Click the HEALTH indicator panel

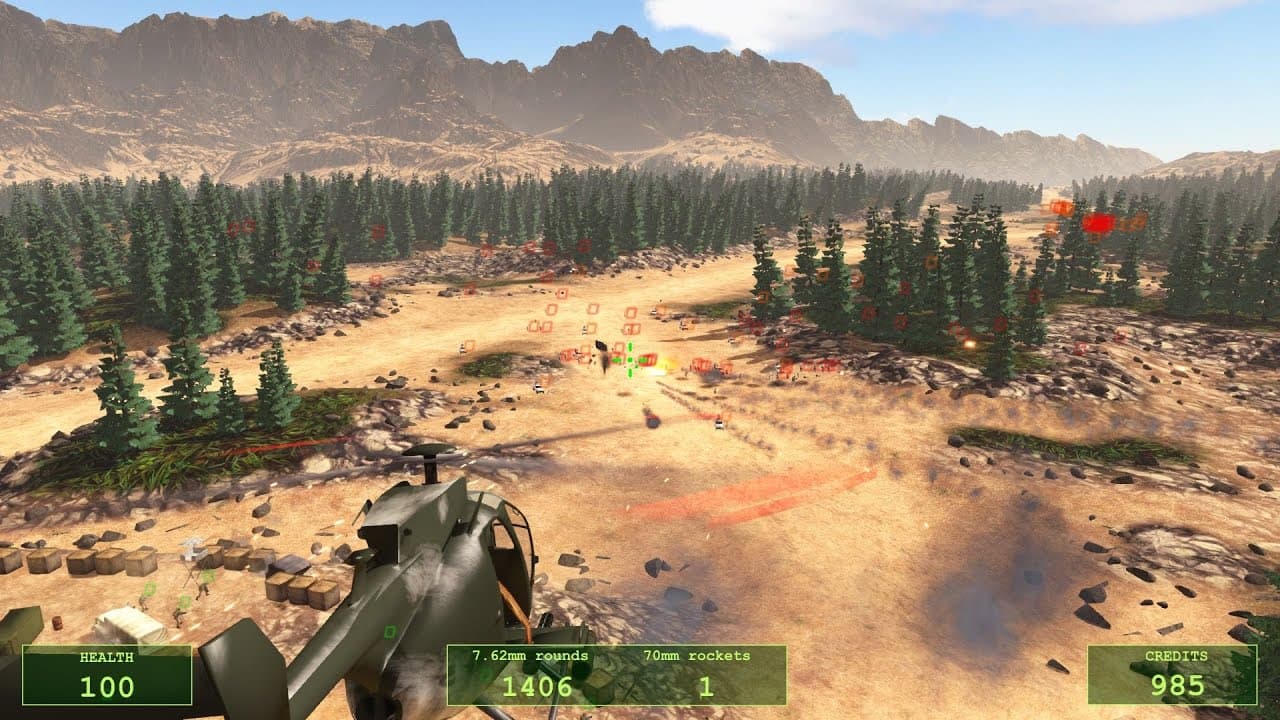(115, 672)
